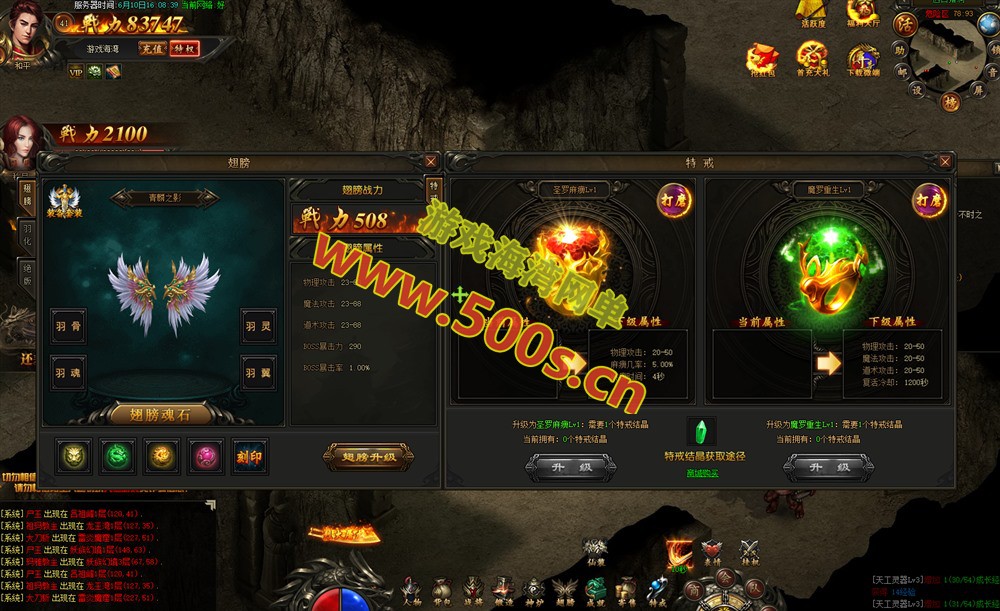Upgrade the 圣罗麻痹 red ring
1000x611 pixels.
pos(571,467)
